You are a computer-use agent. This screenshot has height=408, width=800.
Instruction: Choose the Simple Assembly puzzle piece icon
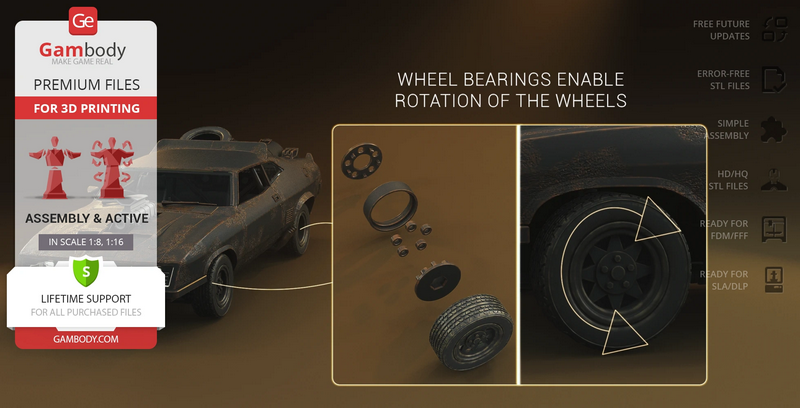775,130
